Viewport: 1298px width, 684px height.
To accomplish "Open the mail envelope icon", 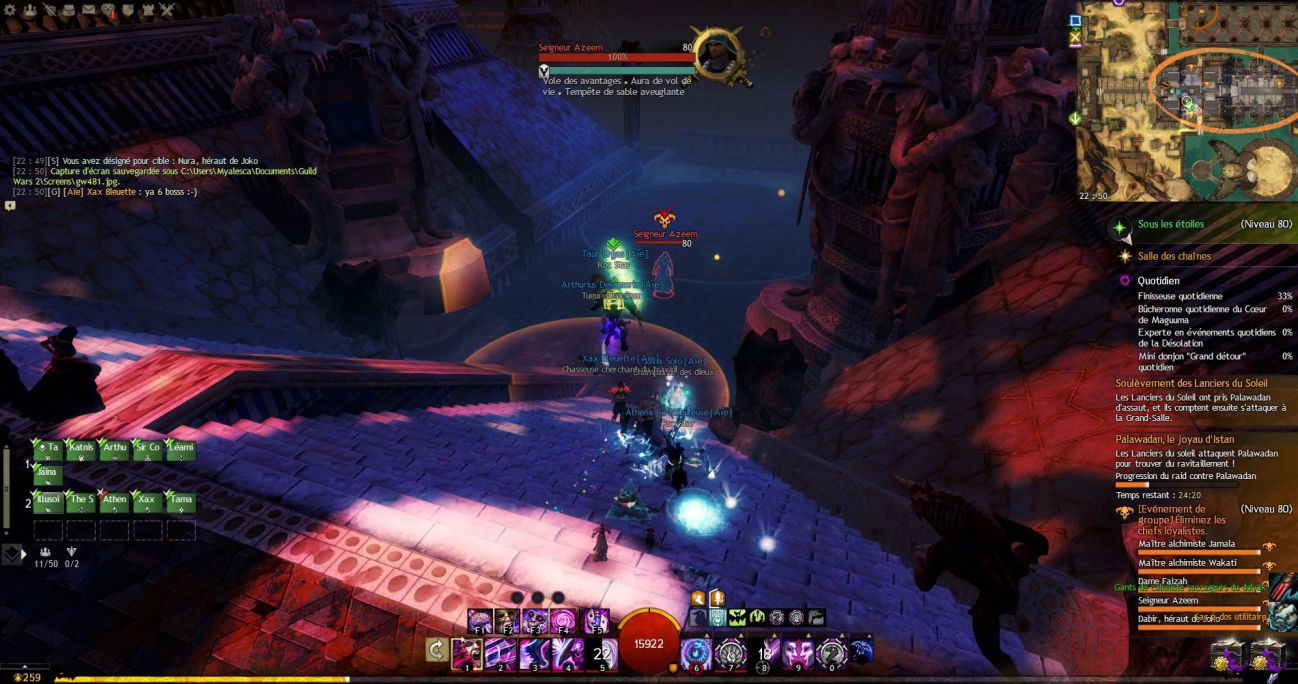I will click(88, 10).
